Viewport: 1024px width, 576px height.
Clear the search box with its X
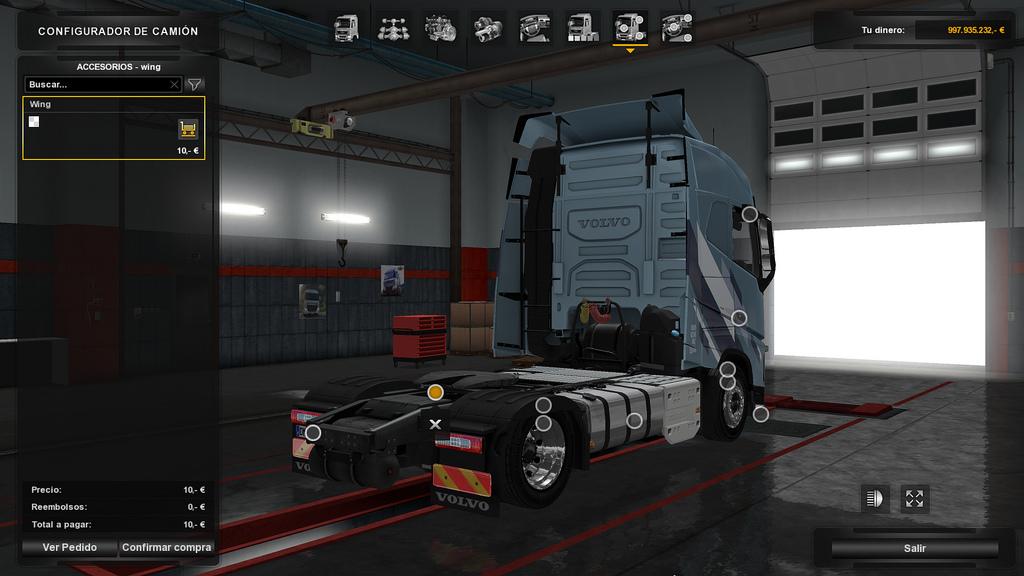point(174,85)
